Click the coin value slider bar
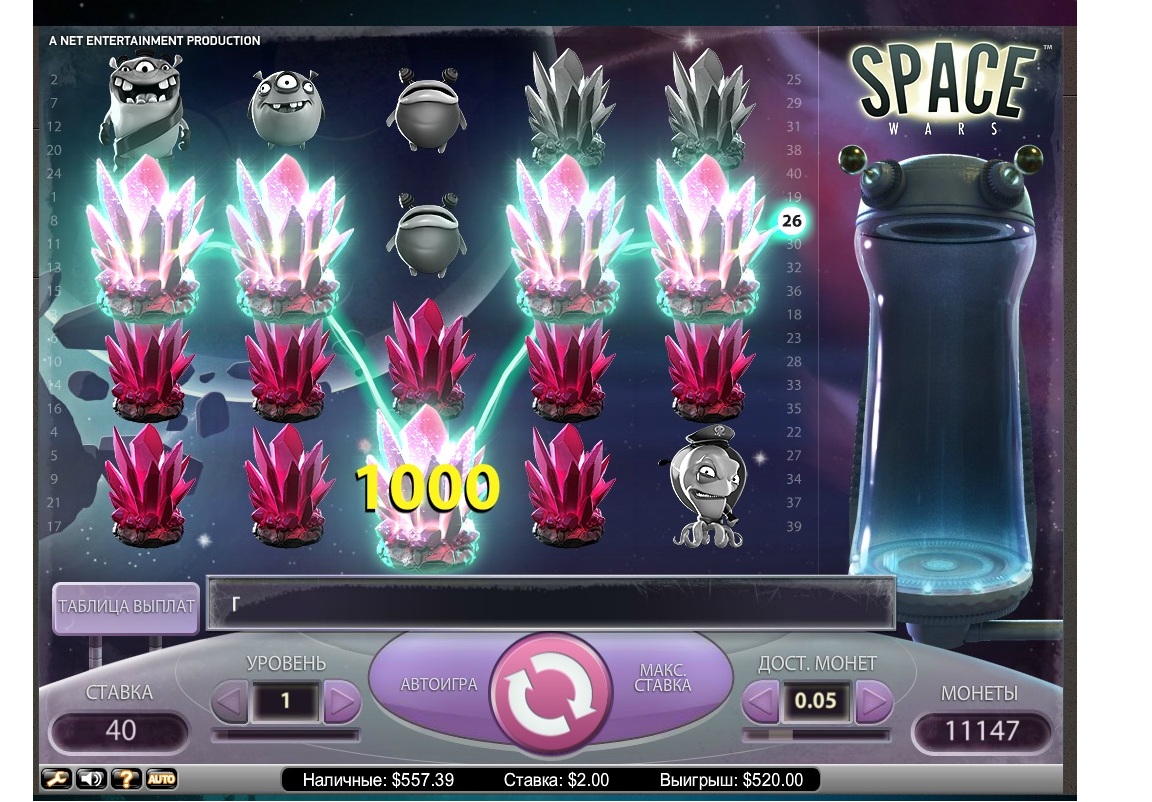The image size is (1152, 802). click(816, 735)
